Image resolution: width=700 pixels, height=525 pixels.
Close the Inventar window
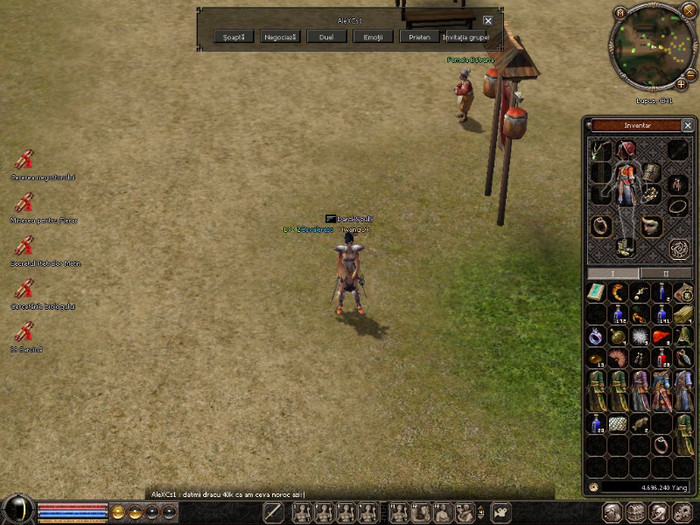tap(687, 126)
